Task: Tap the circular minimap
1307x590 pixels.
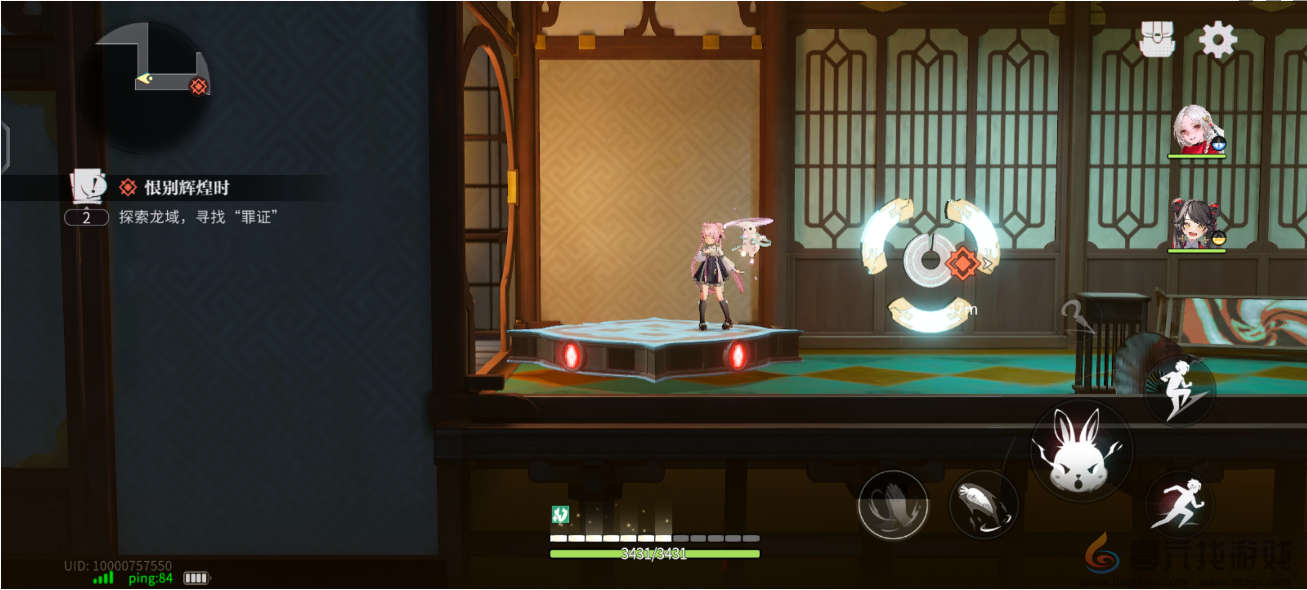Action: (x=146, y=87)
